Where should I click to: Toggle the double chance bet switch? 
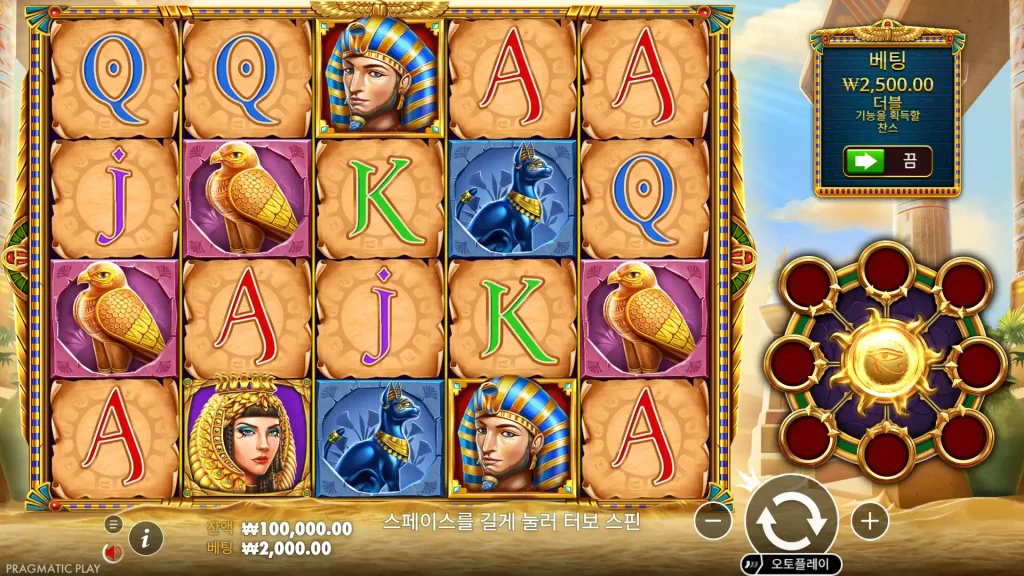click(887, 161)
